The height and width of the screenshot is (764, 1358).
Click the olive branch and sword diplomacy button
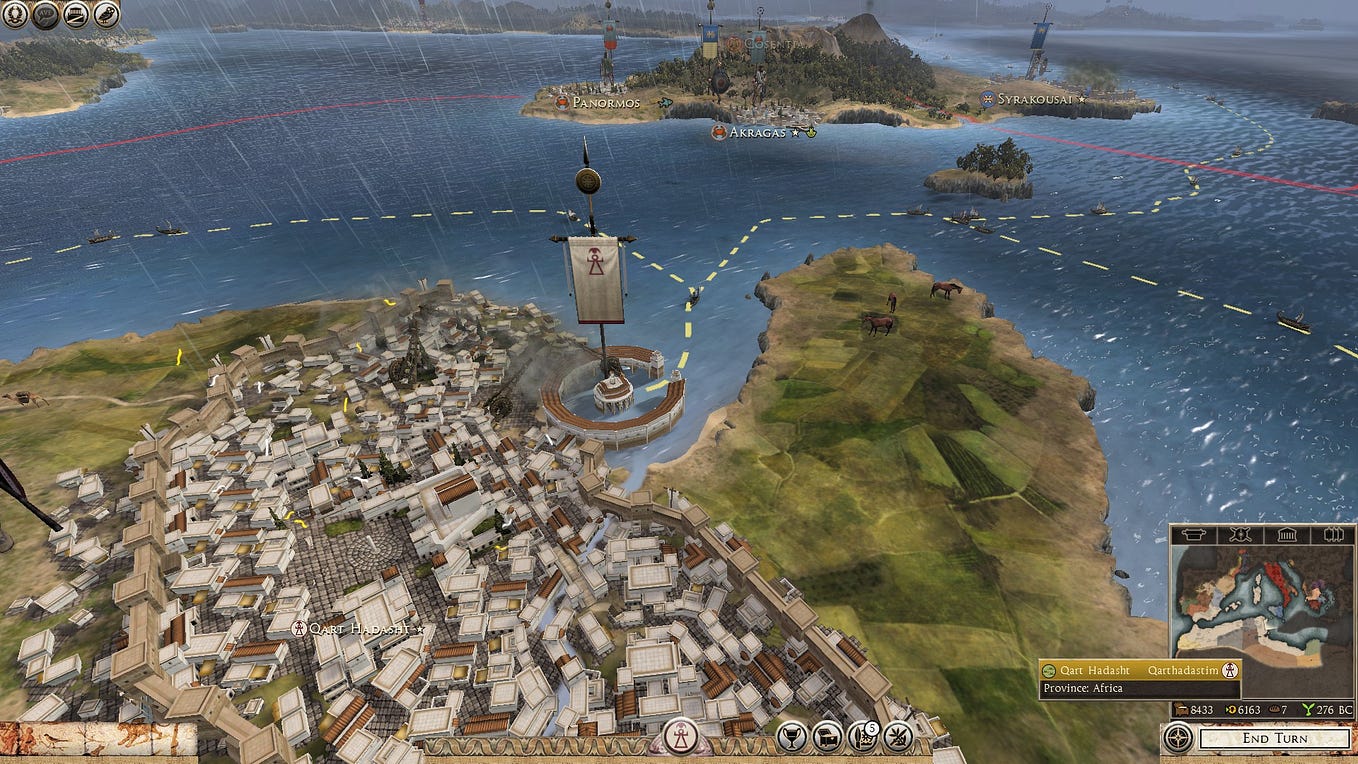coord(898,738)
